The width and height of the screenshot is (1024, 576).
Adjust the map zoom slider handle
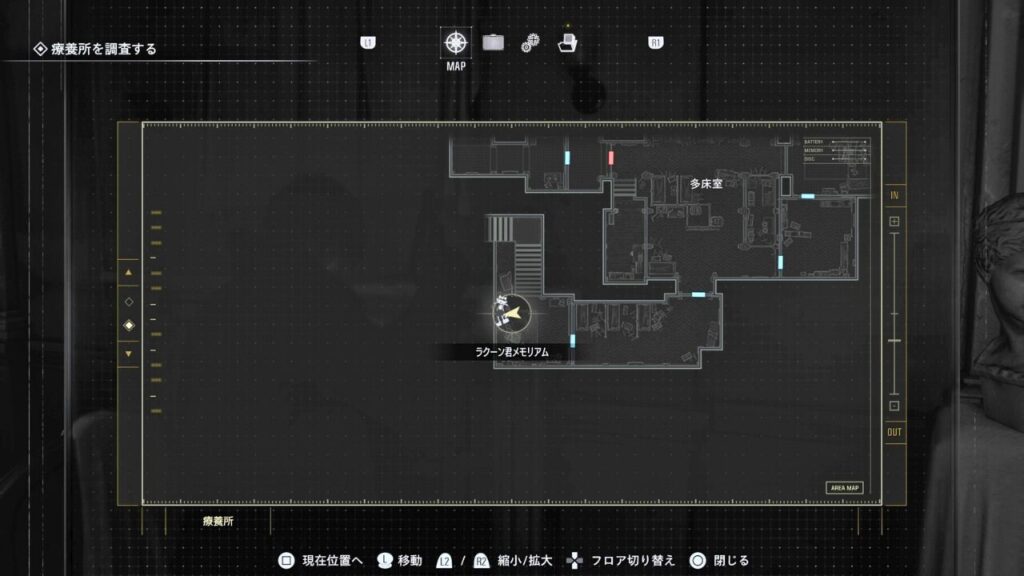tap(894, 342)
